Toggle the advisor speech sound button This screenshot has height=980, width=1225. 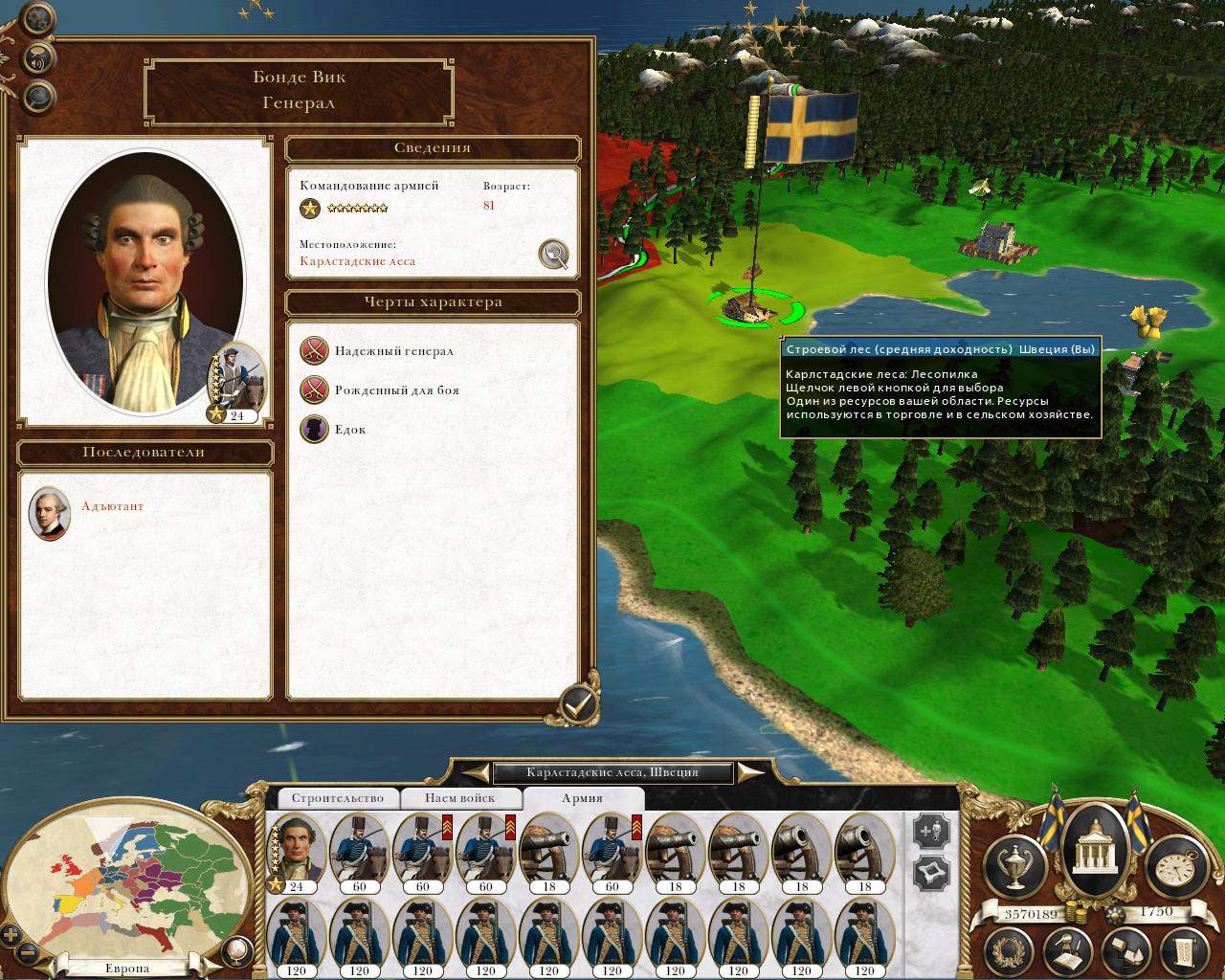[38, 56]
